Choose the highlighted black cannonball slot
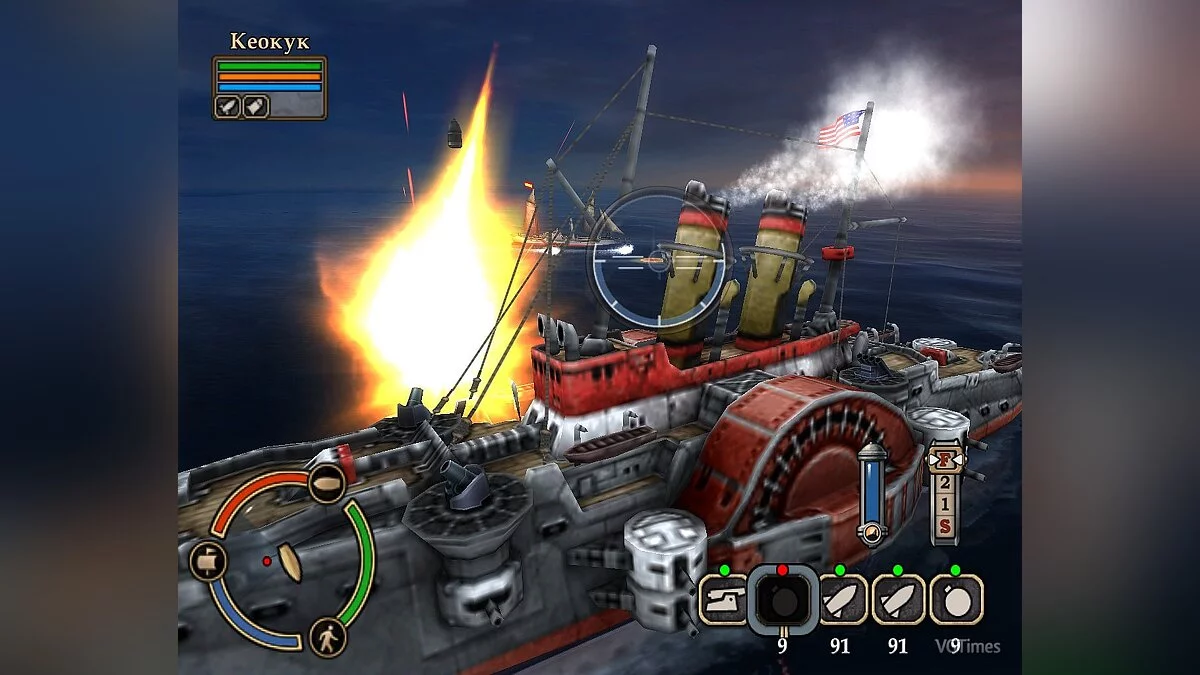Image resolution: width=1200 pixels, height=675 pixels. pyautogui.click(x=782, y=600)
